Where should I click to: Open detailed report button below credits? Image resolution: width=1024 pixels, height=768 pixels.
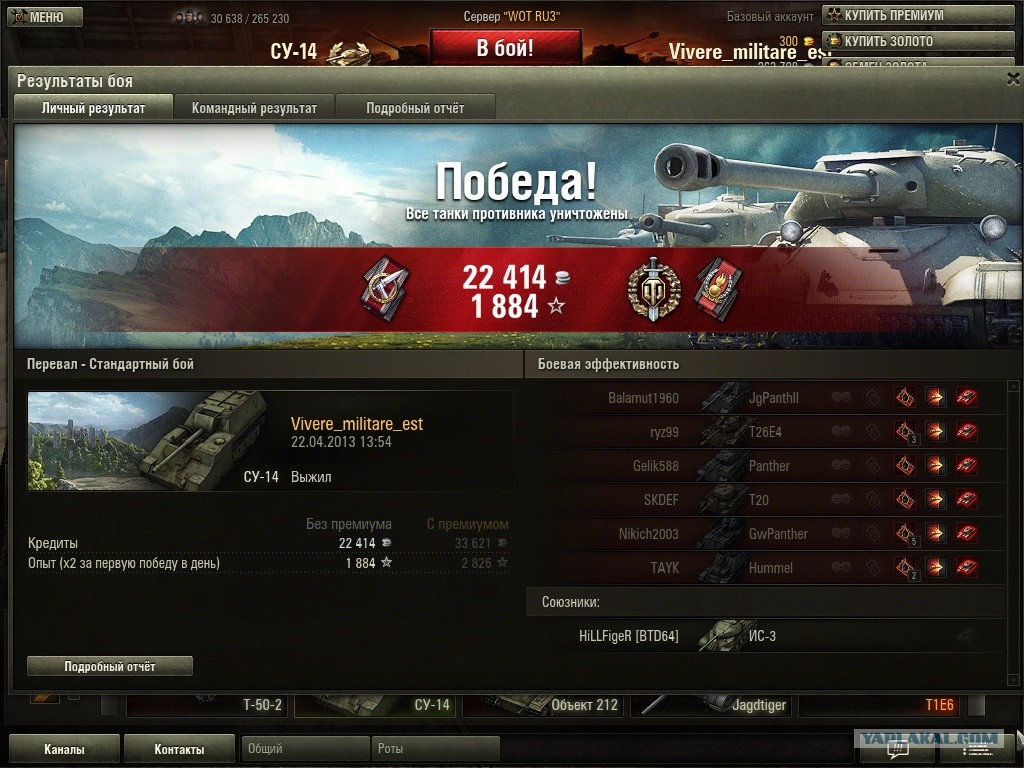pyautogui.click(x=110, y=666)
